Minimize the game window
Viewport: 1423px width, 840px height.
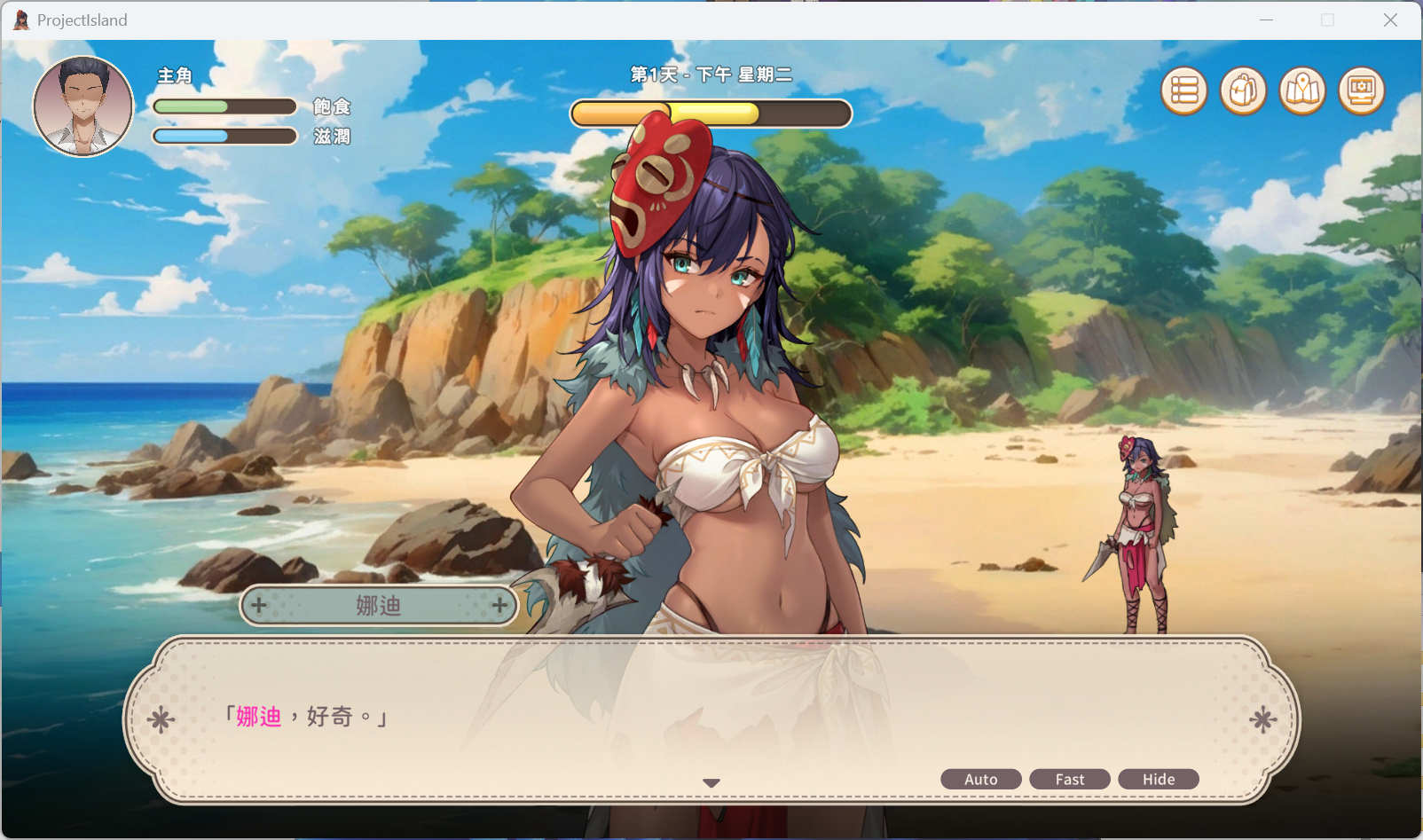pos(1266,20)
